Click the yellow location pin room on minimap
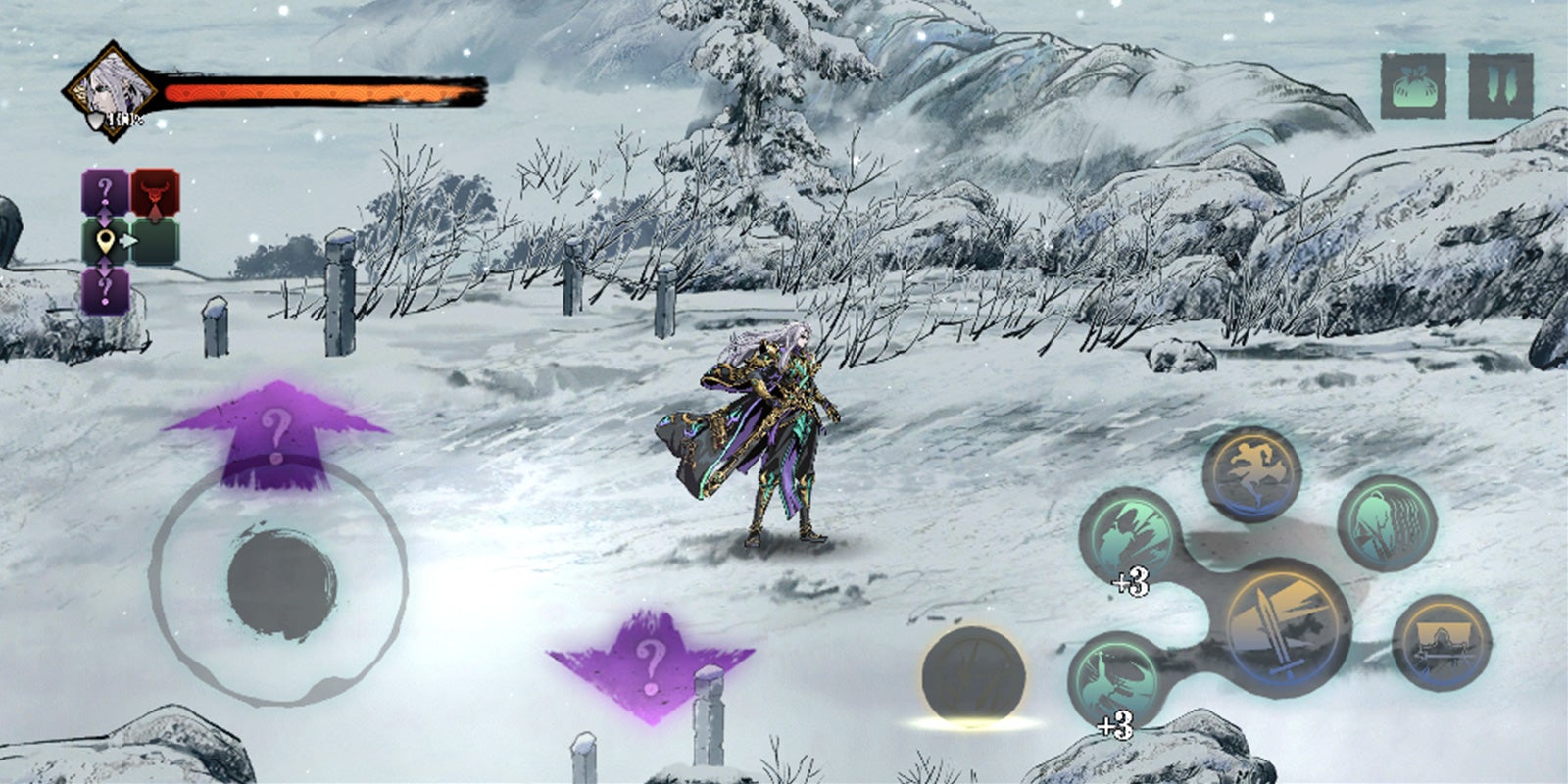The width and height of the screenshot is (1568, 784). (105, 241)
